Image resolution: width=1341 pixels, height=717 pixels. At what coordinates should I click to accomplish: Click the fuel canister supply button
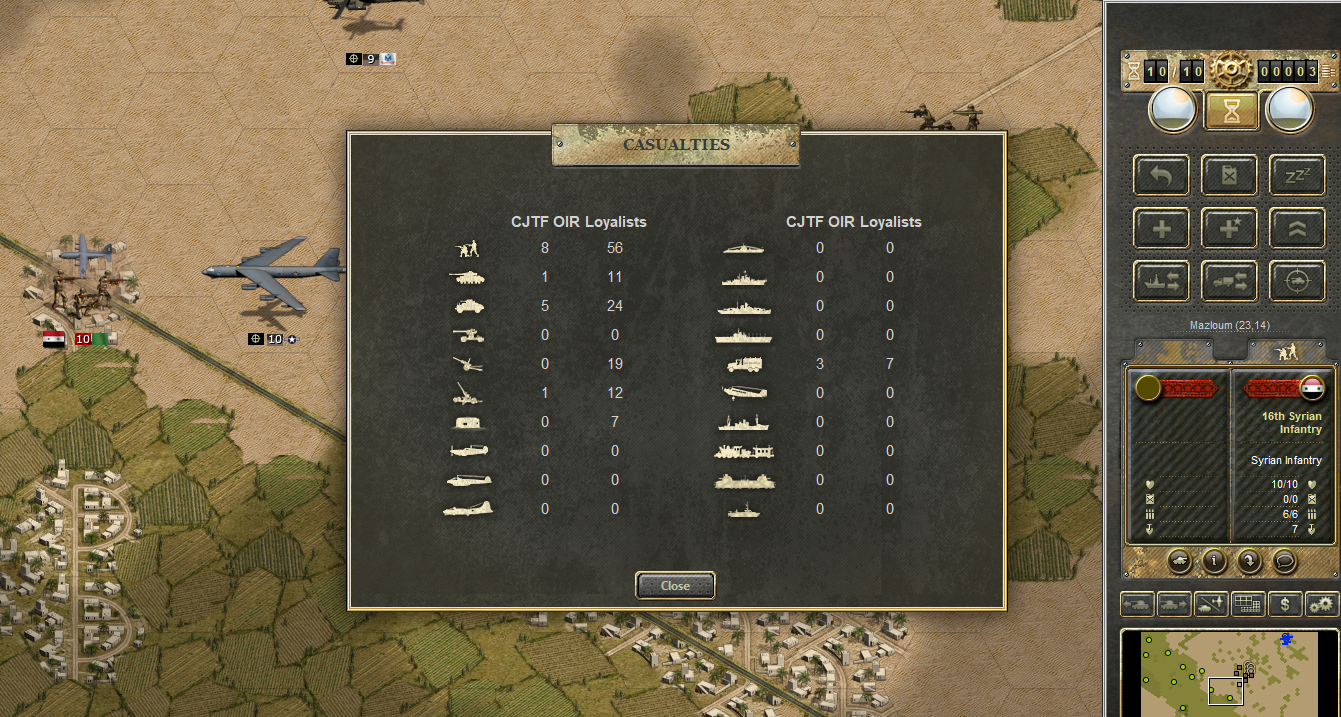(1229, 175)
